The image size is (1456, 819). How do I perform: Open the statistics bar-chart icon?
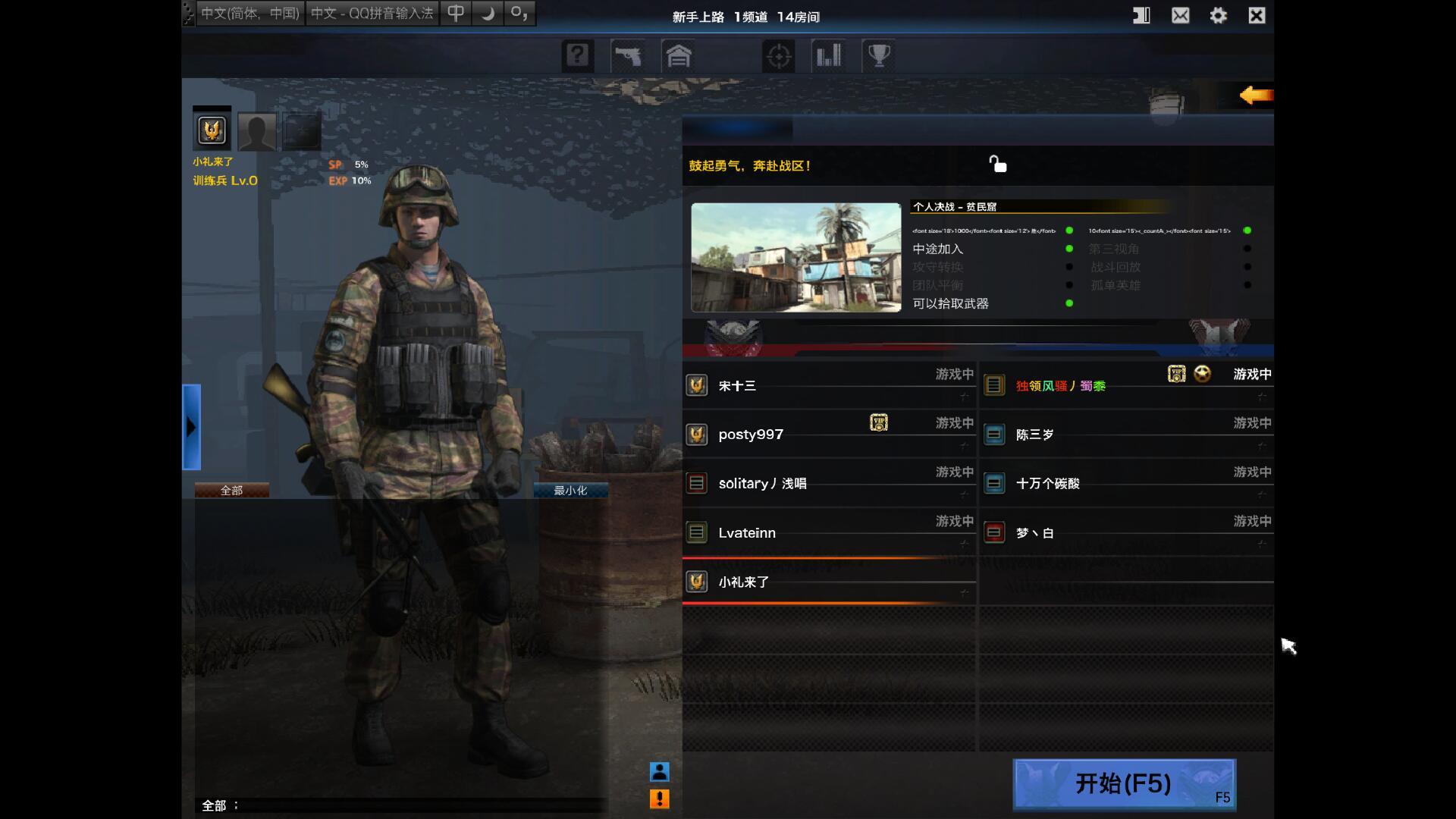pos(829,55)
